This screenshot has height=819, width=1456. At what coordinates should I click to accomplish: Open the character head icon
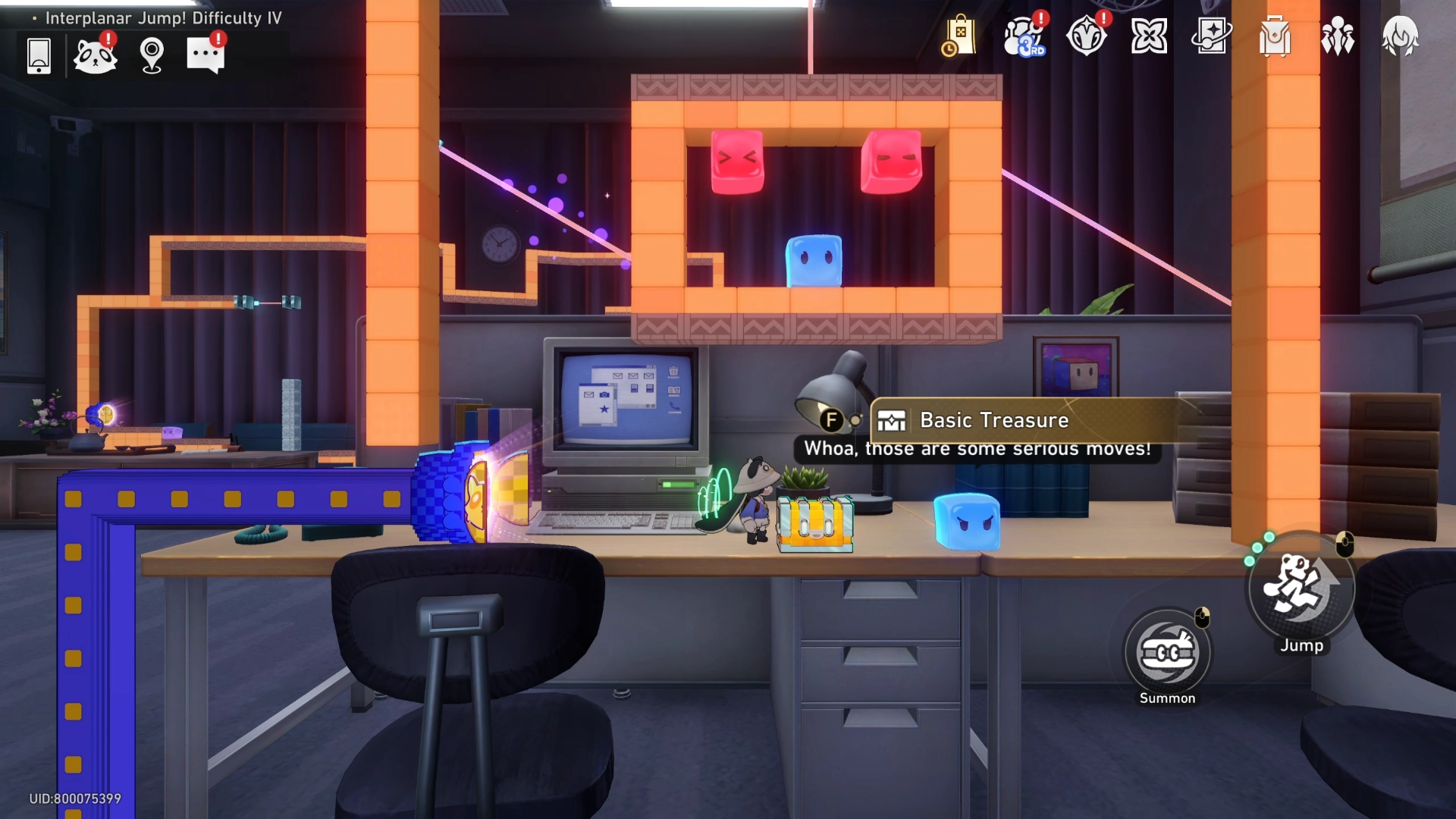[x=1400, y=36]
